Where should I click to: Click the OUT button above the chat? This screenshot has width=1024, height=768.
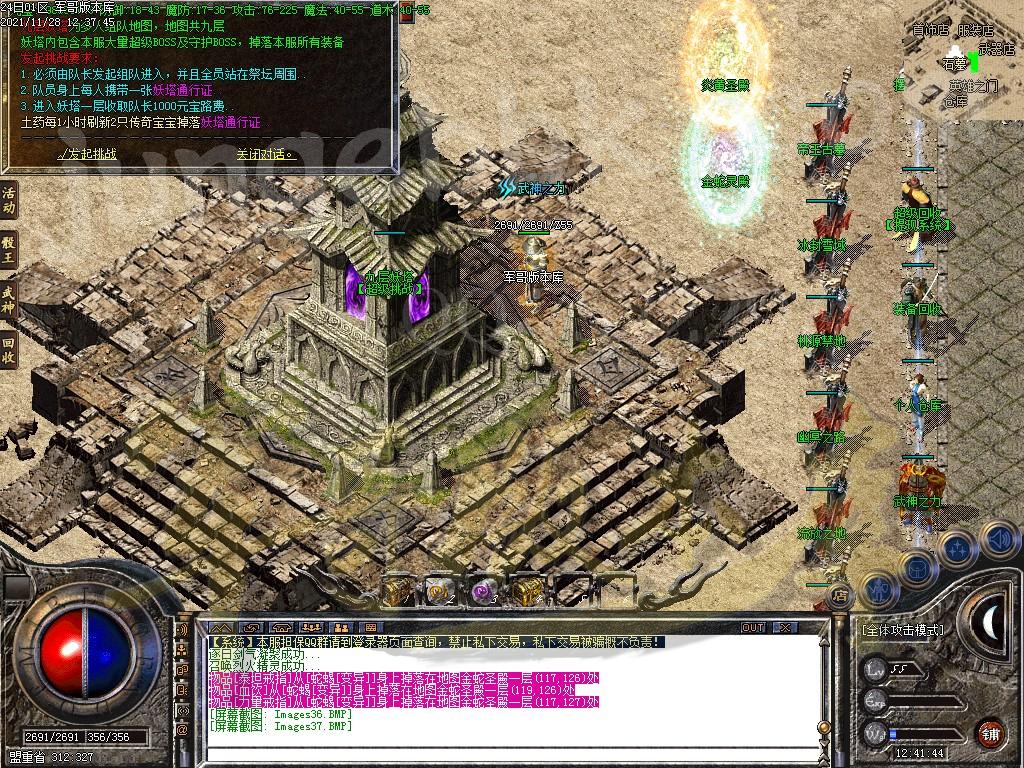[x=753, y=627]
